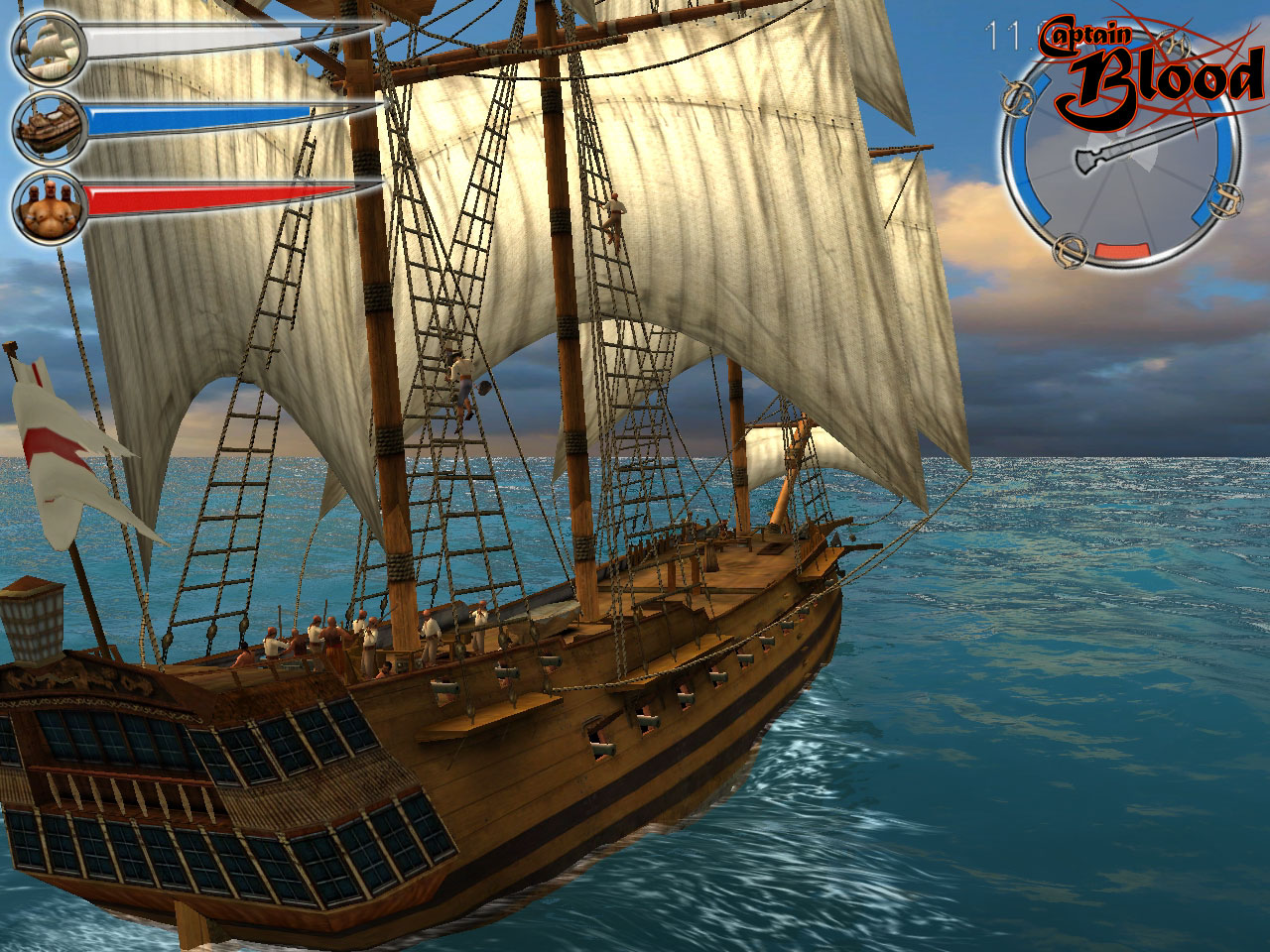Click the West marker on the compass
1270x952 pixels.
[1019, 96]
